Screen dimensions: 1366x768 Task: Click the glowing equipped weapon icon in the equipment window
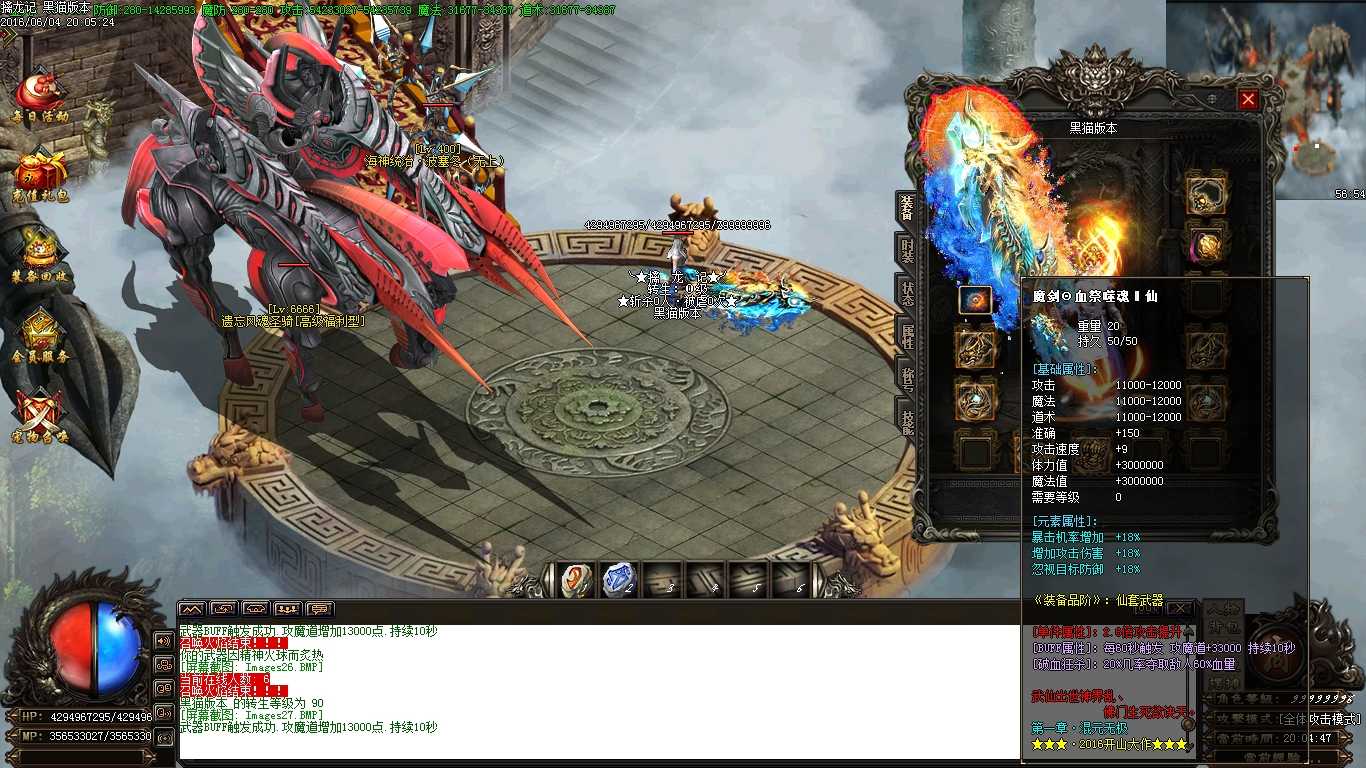[975, 297]
